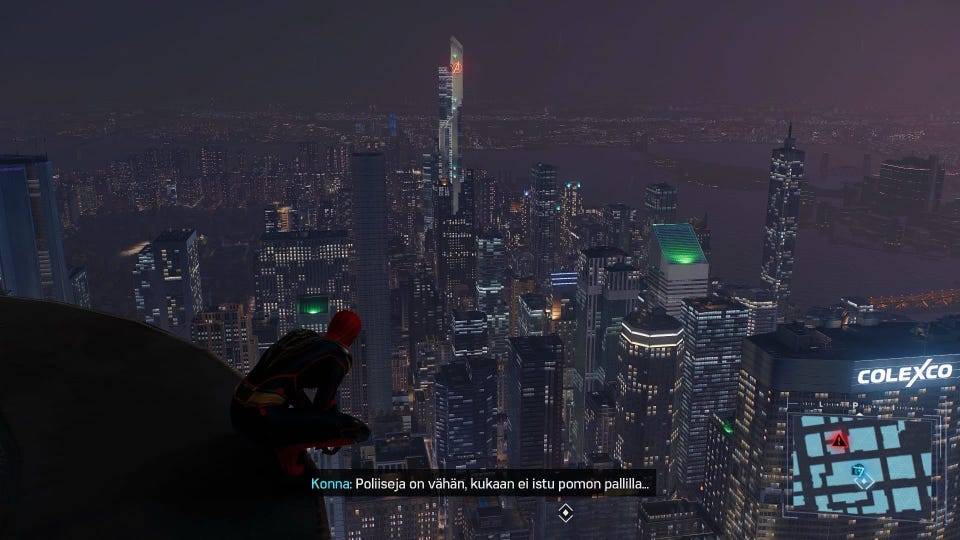Select the red crime alert marker on minimap

839,440
